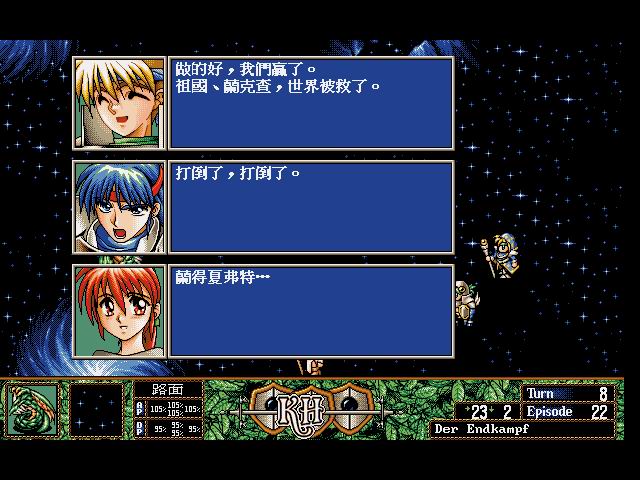This screenshot has height=480, width=640.
Task: Advance the blue-haired character's dialogue text
Action: tap(311, 207)
